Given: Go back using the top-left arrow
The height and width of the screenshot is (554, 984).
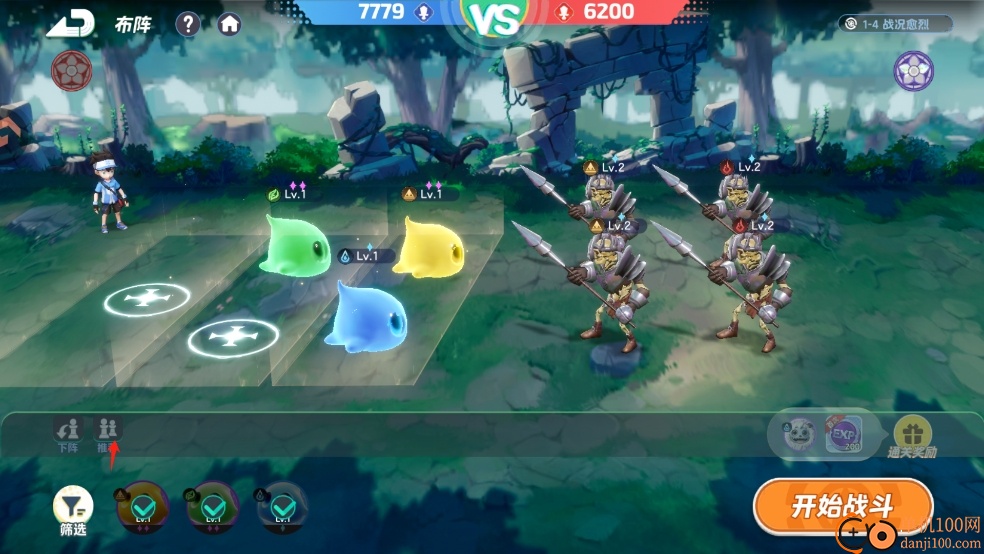Looking at the screenshot, I should click(70, 24).
